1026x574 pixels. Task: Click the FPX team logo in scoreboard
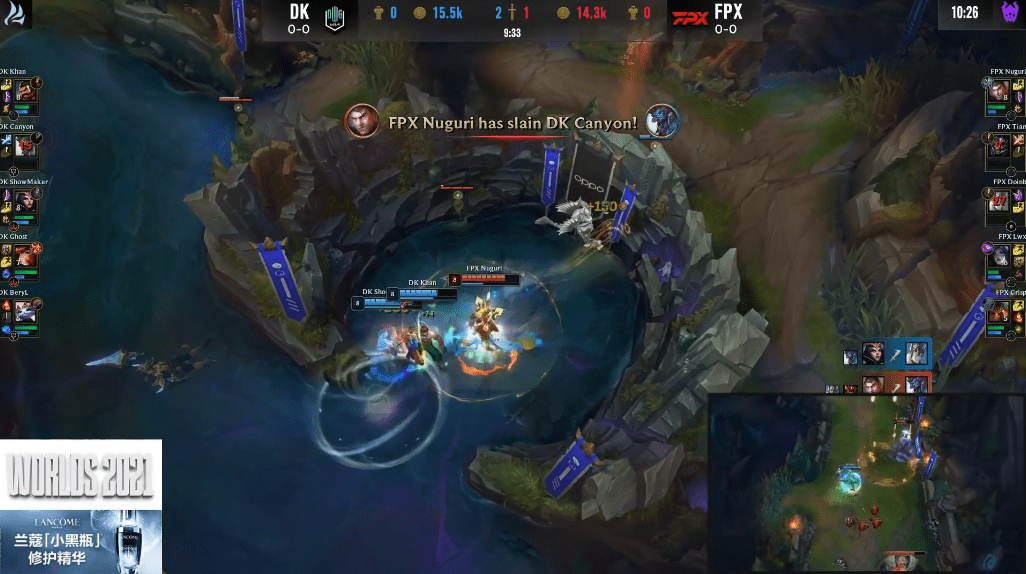point(689,19)
